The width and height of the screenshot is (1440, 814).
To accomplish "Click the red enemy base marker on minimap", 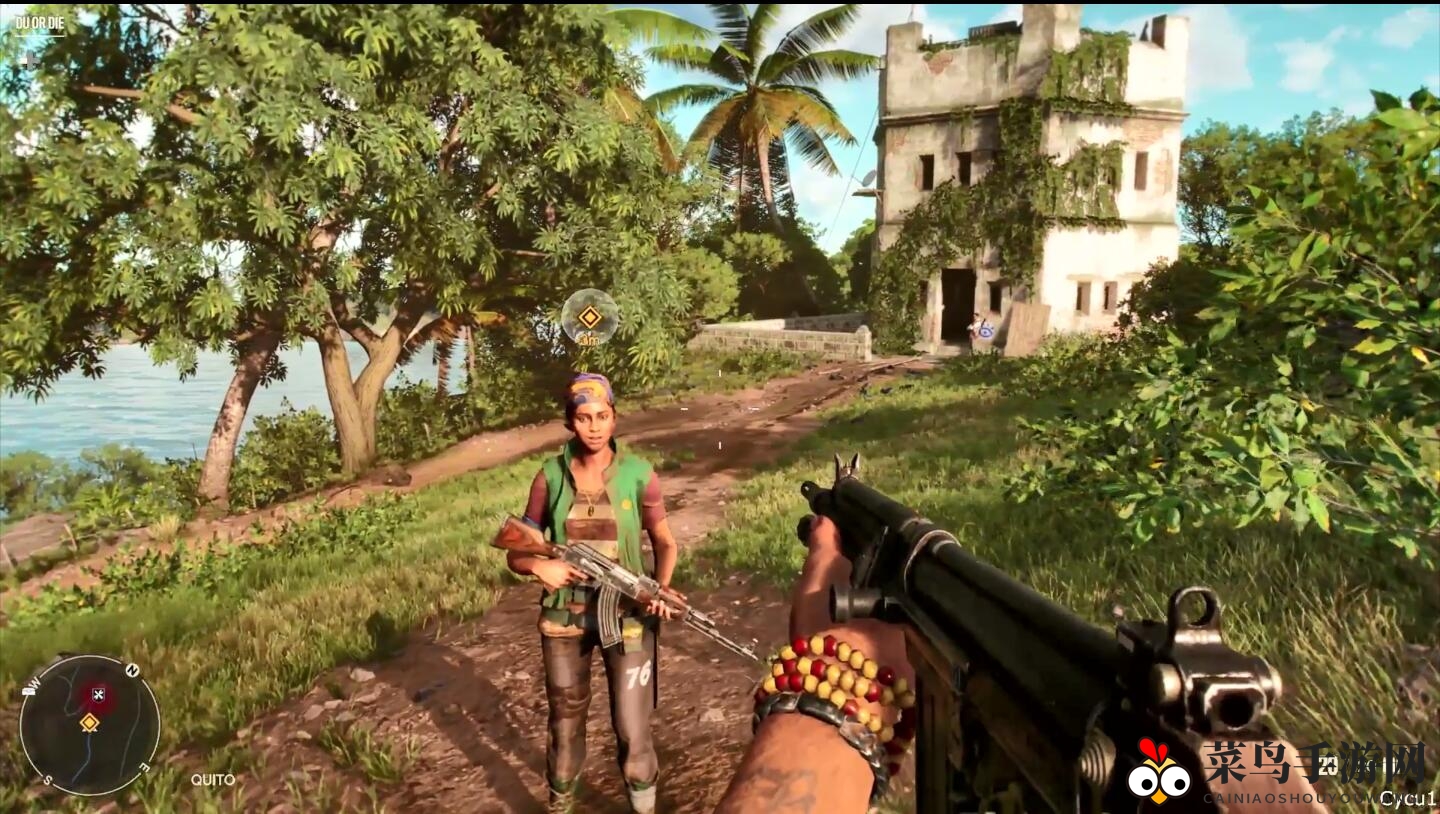I will pyautogui.click(x=98, y=694).
